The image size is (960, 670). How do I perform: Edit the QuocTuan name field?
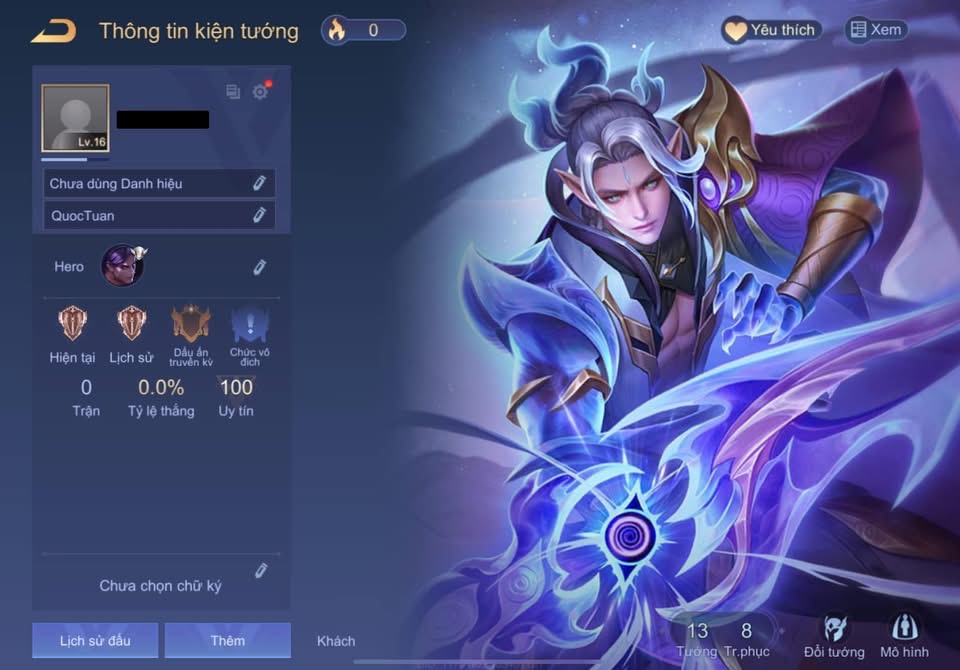pyautogui.click(x=259, y=214)
